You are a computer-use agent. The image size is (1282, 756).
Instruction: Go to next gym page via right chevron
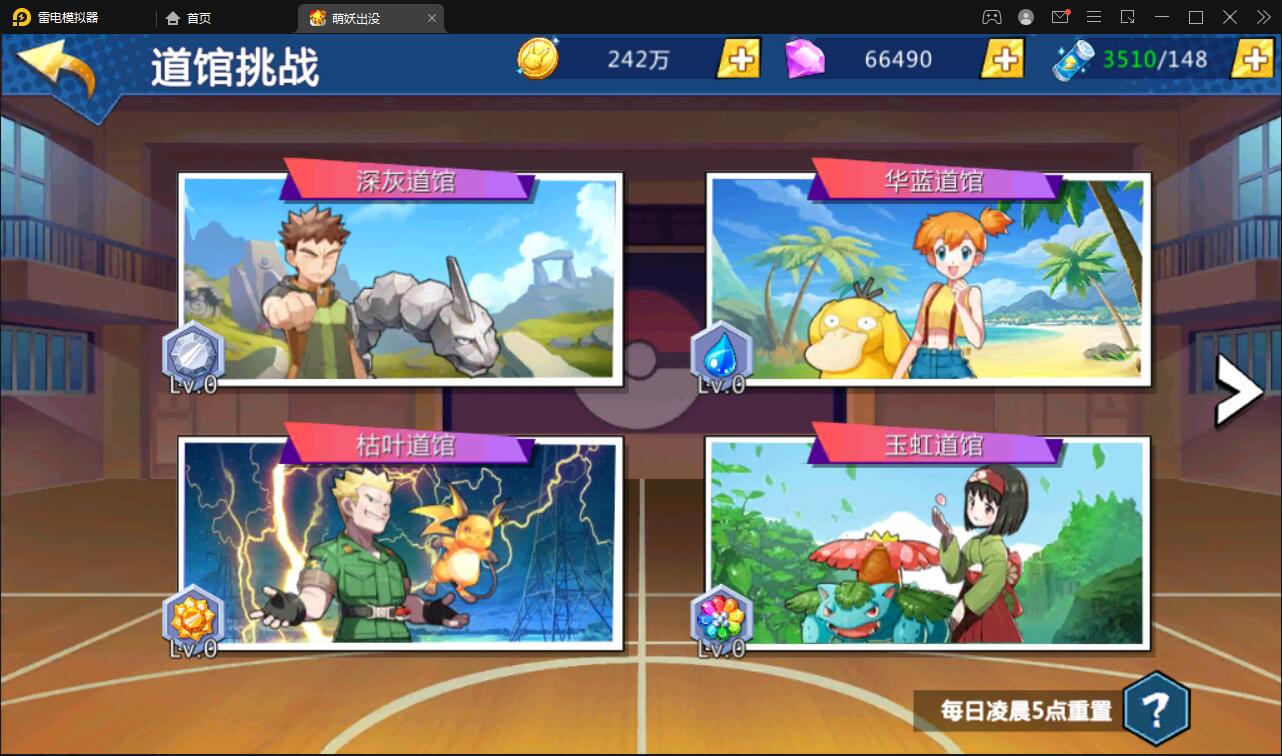[x=1239, y=390]
